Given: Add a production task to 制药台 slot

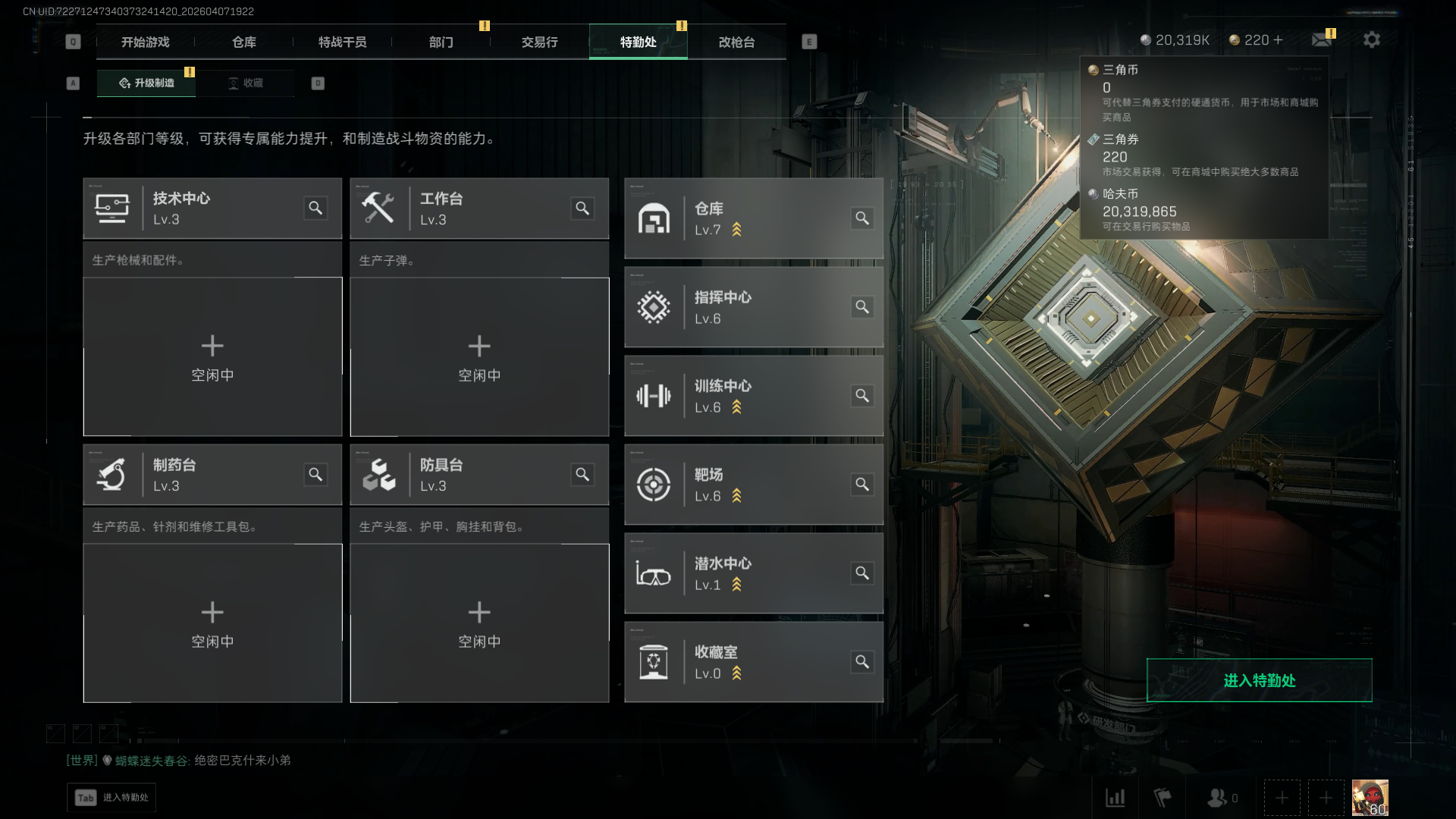Looking at the screenshot, I should tap(212, 623).
